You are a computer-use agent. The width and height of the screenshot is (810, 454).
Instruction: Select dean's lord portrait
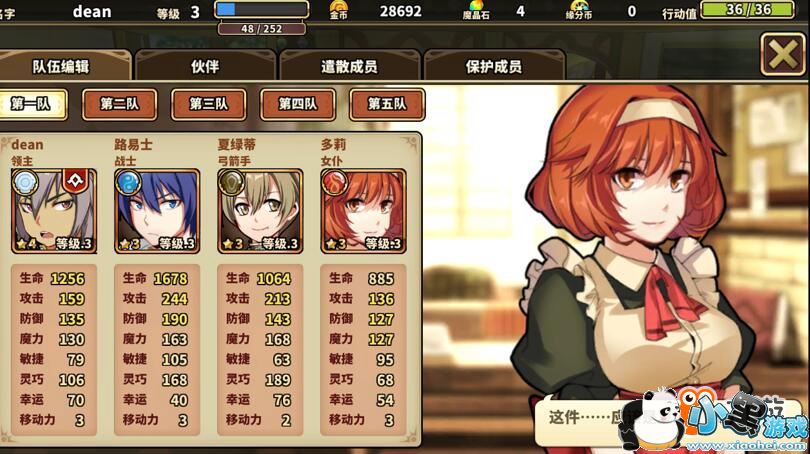click(54, 210)
